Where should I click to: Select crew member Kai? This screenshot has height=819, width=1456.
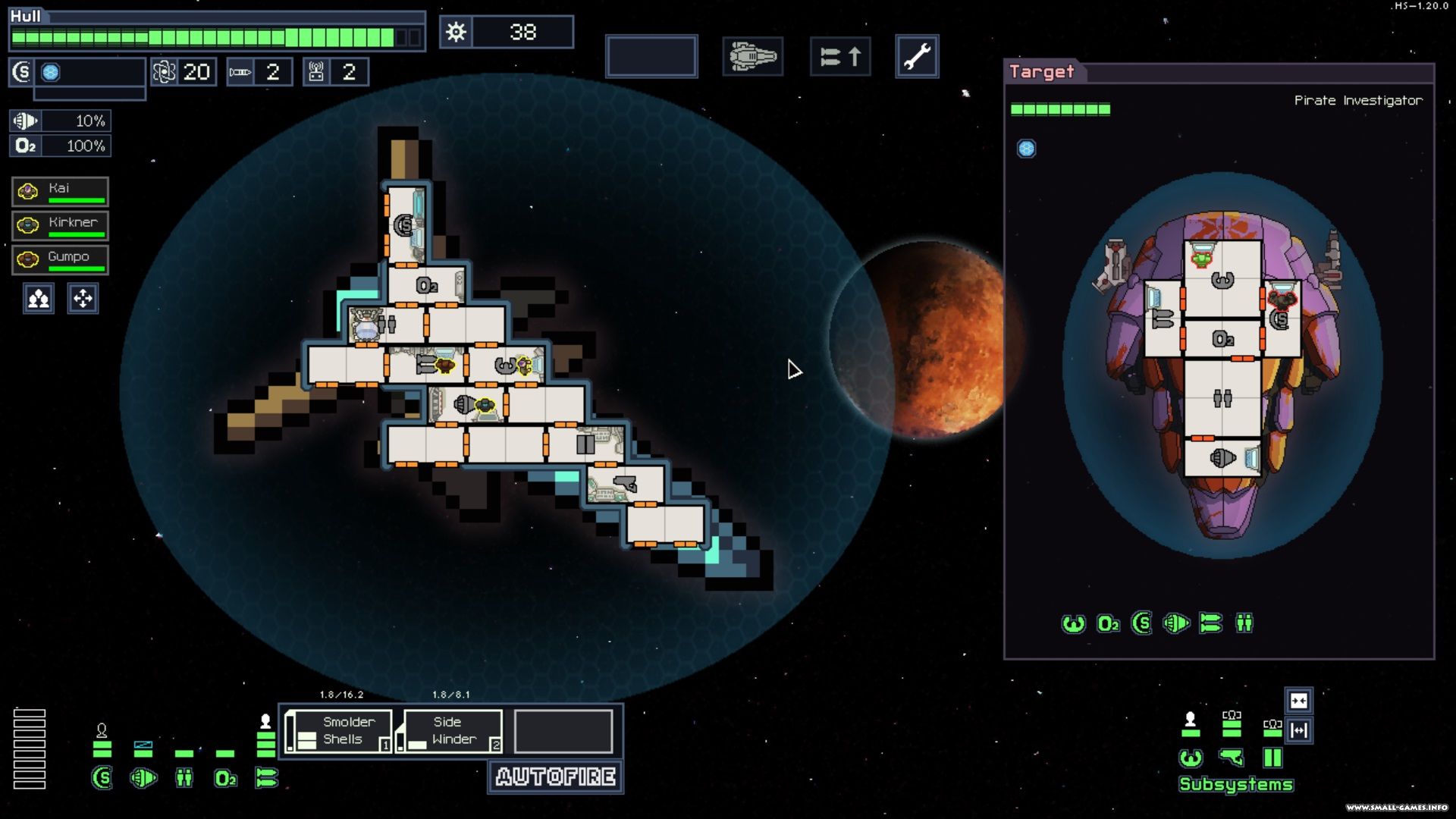[60, 192]
